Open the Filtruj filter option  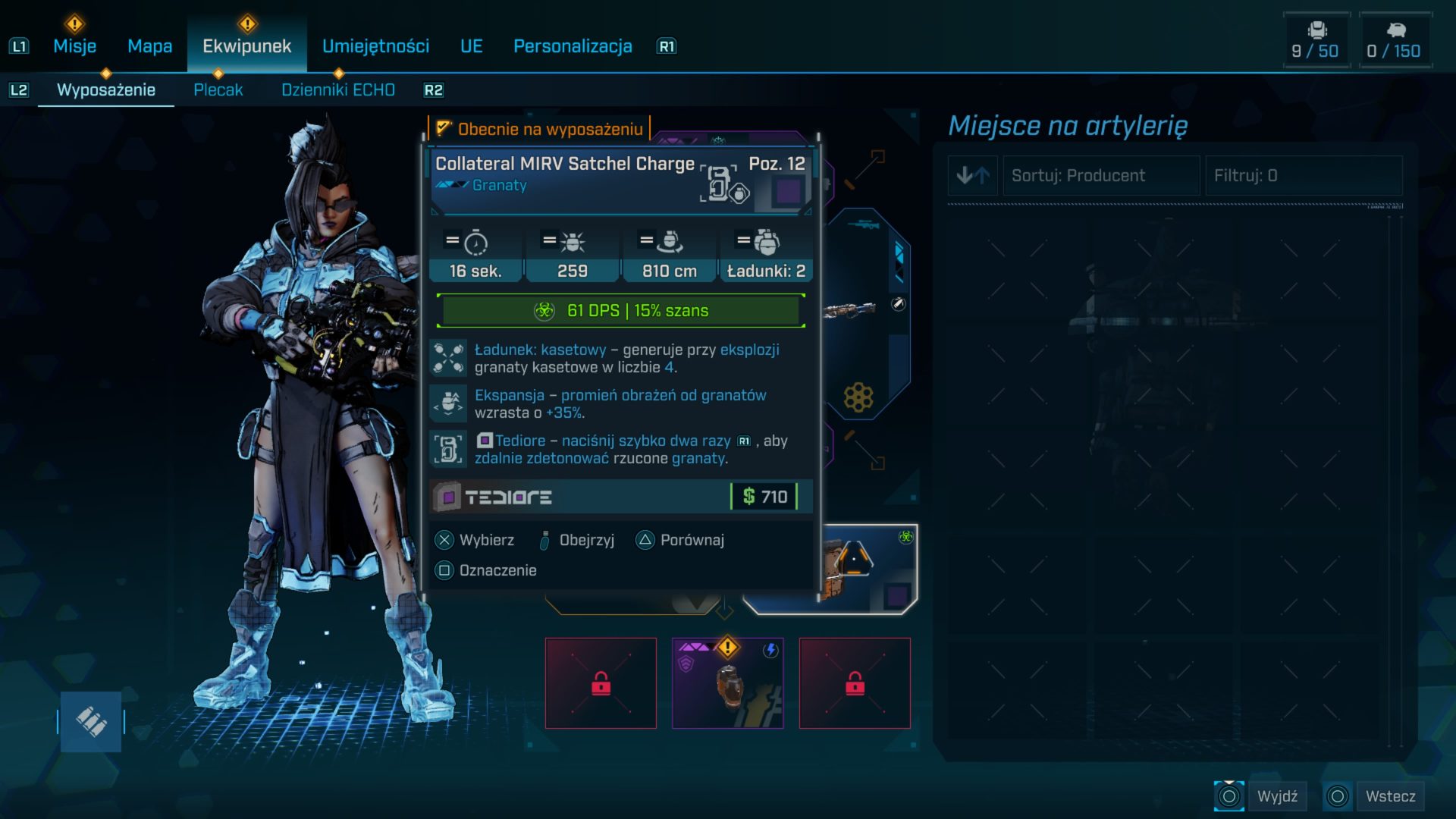click(x=1303, y=176)
